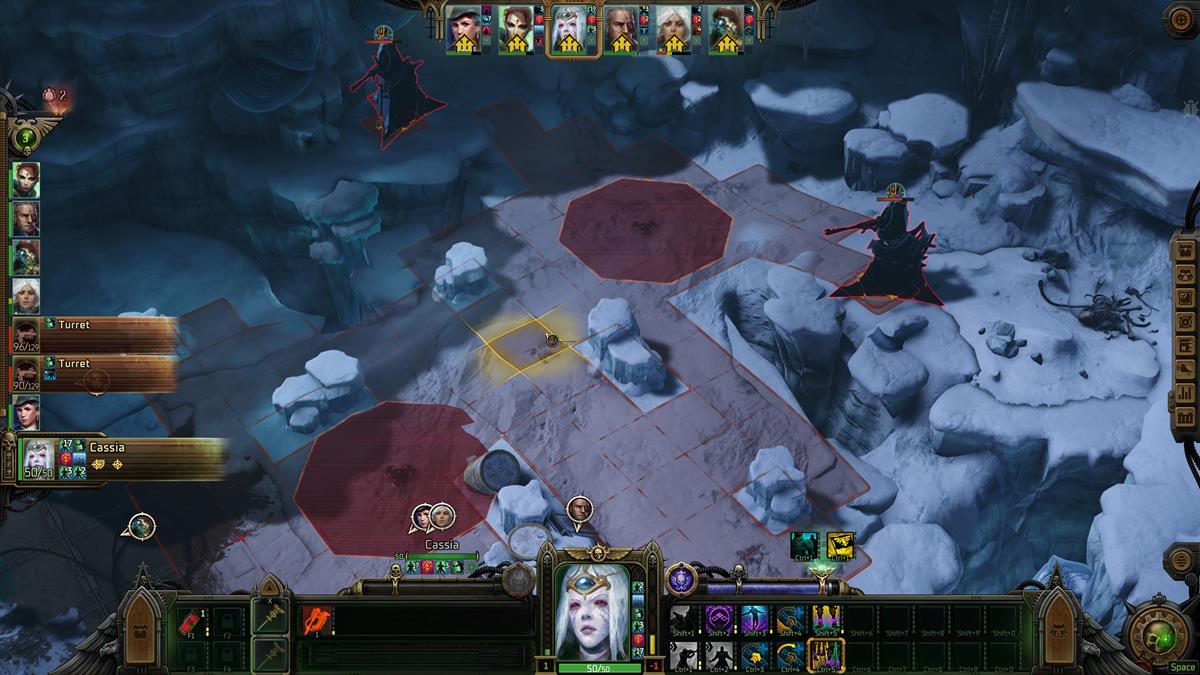Click the yellow eagle buff icon
Viewport: 1200px width, 675px height.
pos(840,545)
